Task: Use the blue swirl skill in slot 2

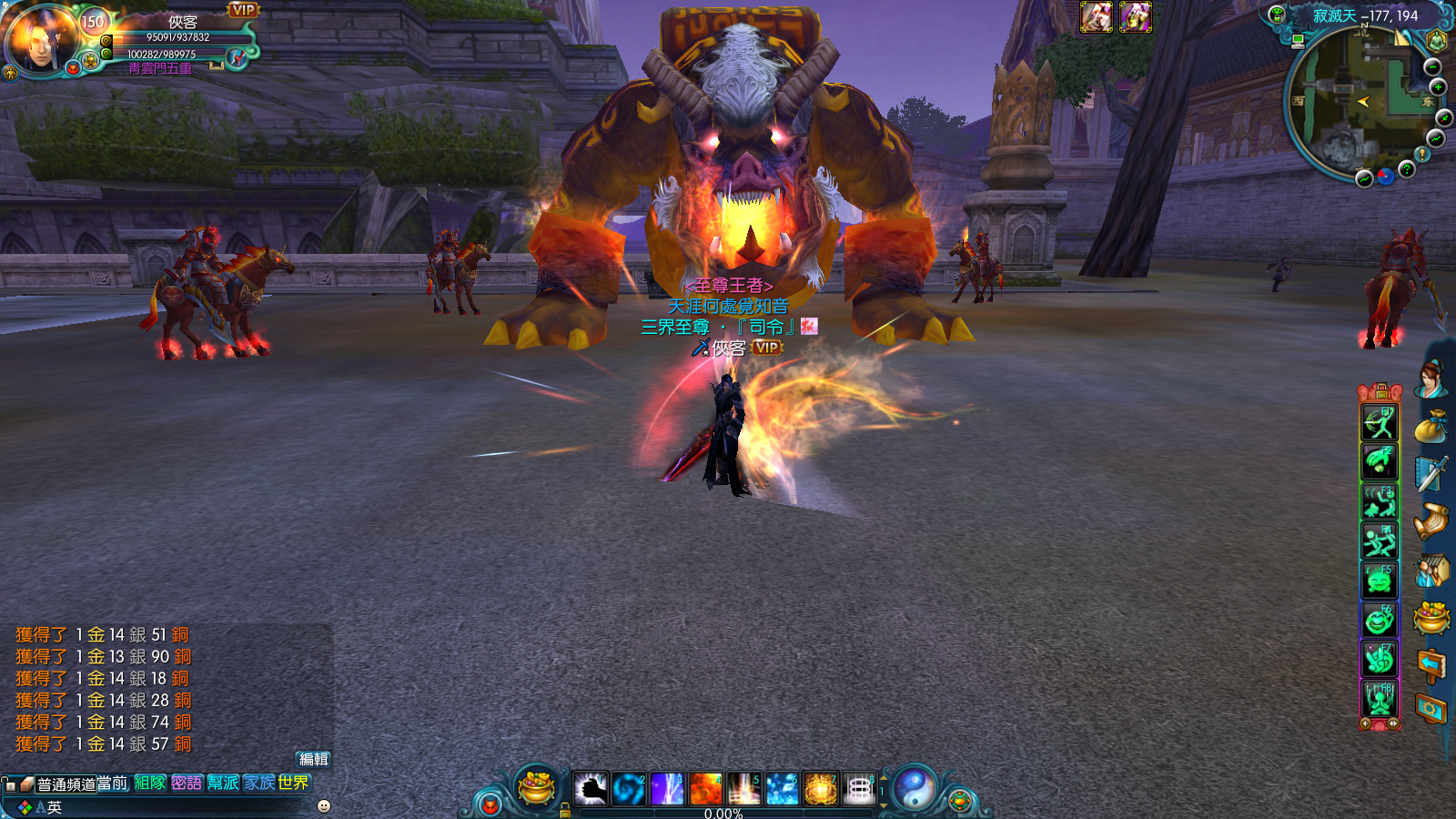Action: (x=629, y=789)
